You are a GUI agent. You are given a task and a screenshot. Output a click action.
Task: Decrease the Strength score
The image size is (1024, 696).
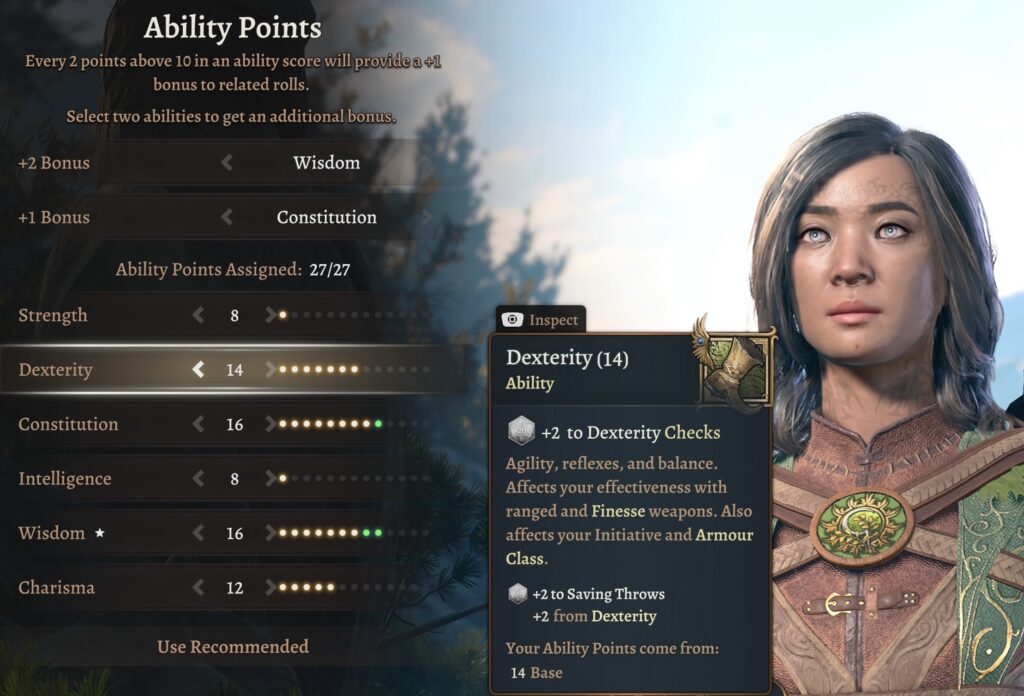(198, 315)
